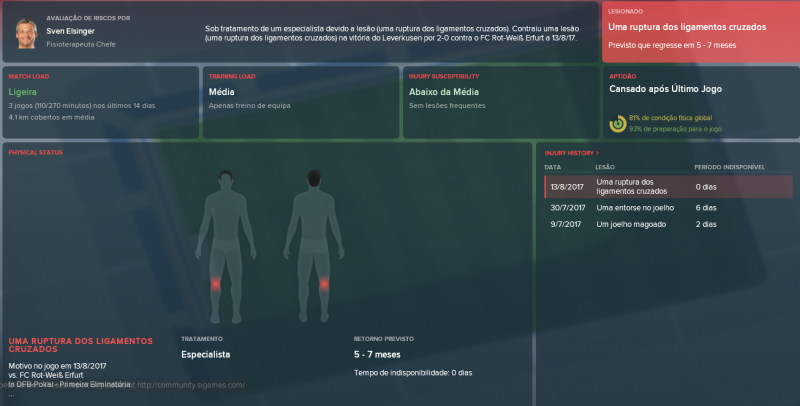Image resolution: width=800 pixels, height=406 pixels.
Task: Open the Match Load panel
Action: coord(100,102)
